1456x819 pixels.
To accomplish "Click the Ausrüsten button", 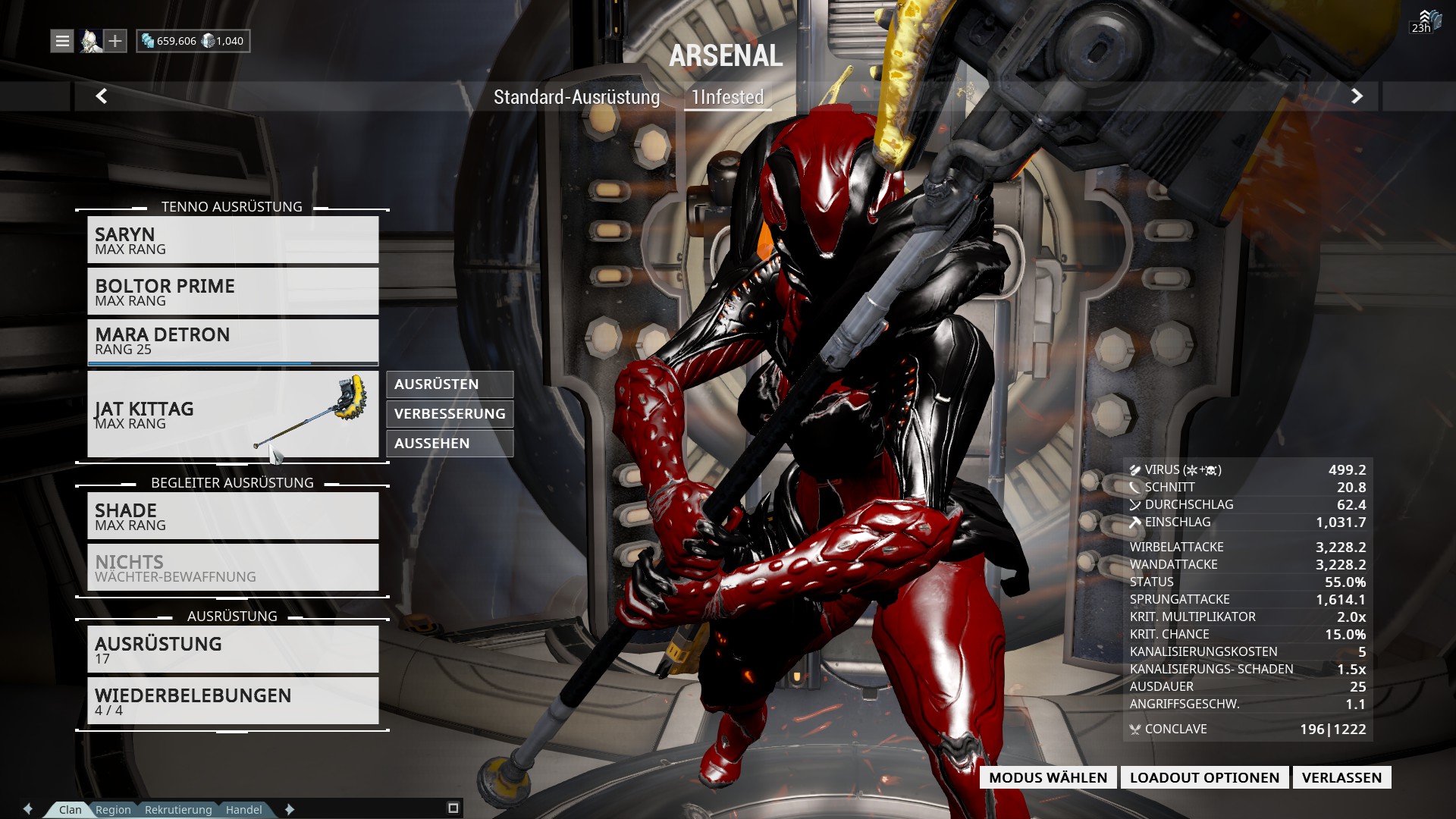I will click(450, 384).
